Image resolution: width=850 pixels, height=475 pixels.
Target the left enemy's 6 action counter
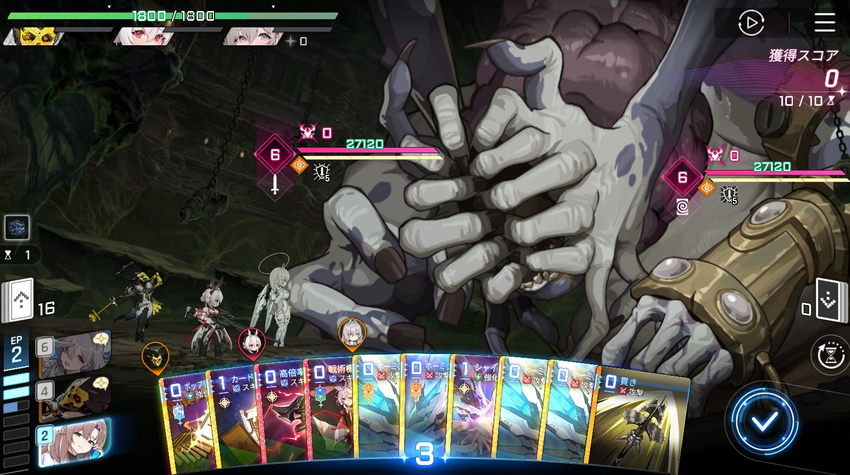click(x=275, y=155)
